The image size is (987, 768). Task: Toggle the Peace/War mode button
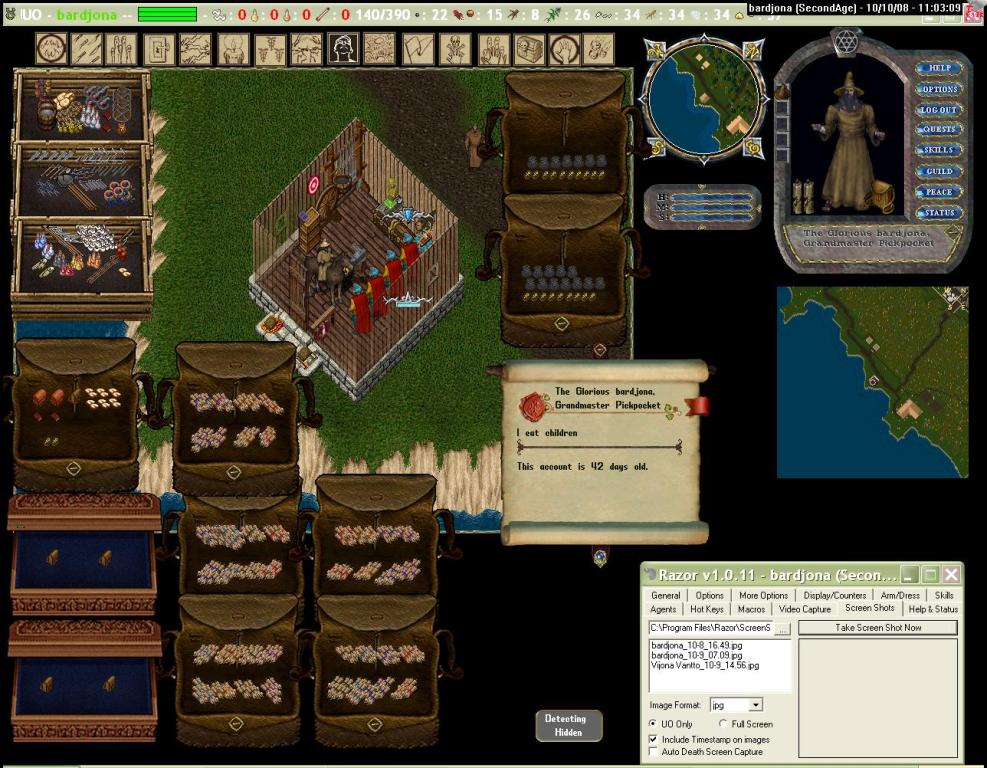coord(939,192)
